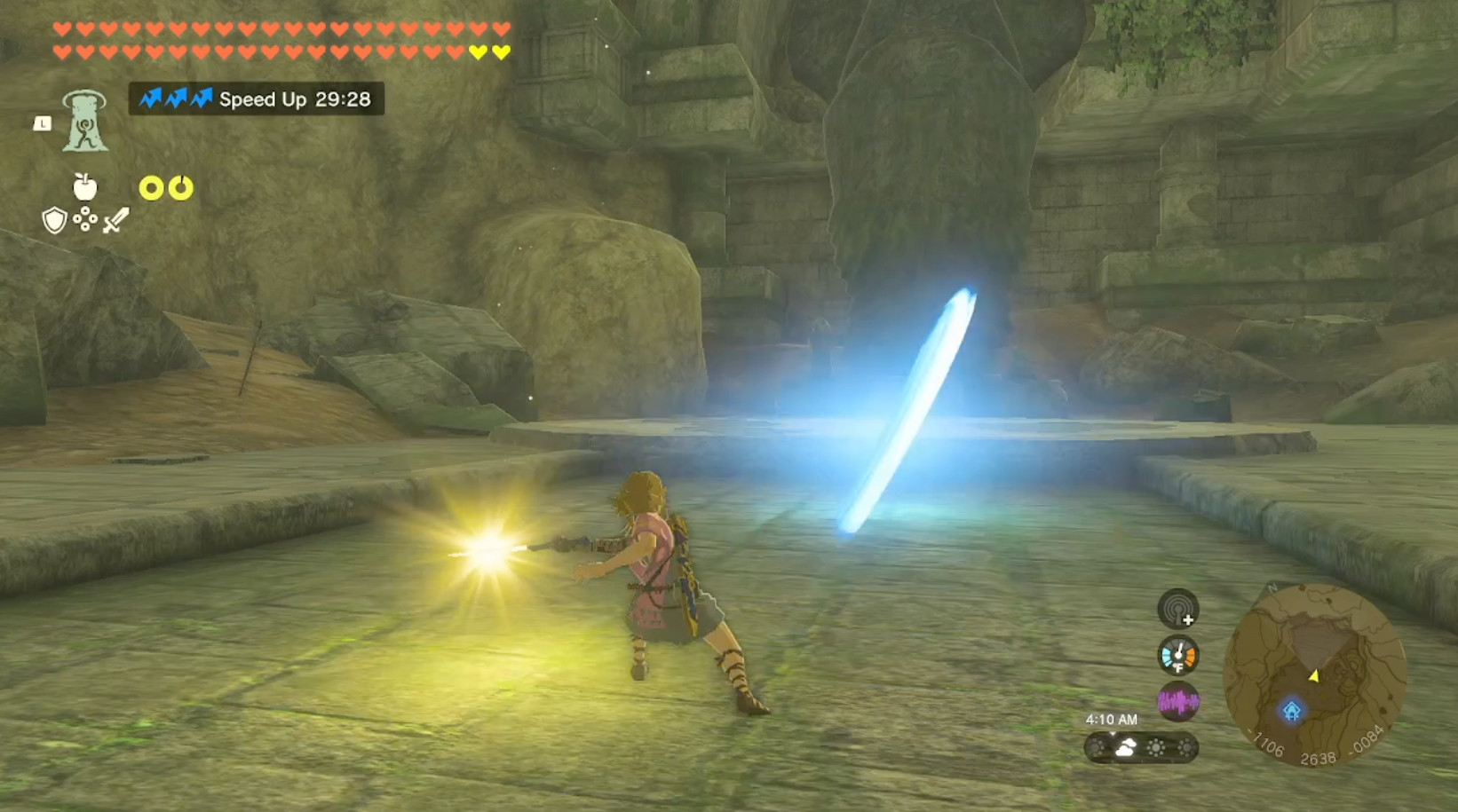Click the 4:10 AM clock display
Image resolution: width=1458 pixels, height=812 pixels.
(x=1113, y=719)
